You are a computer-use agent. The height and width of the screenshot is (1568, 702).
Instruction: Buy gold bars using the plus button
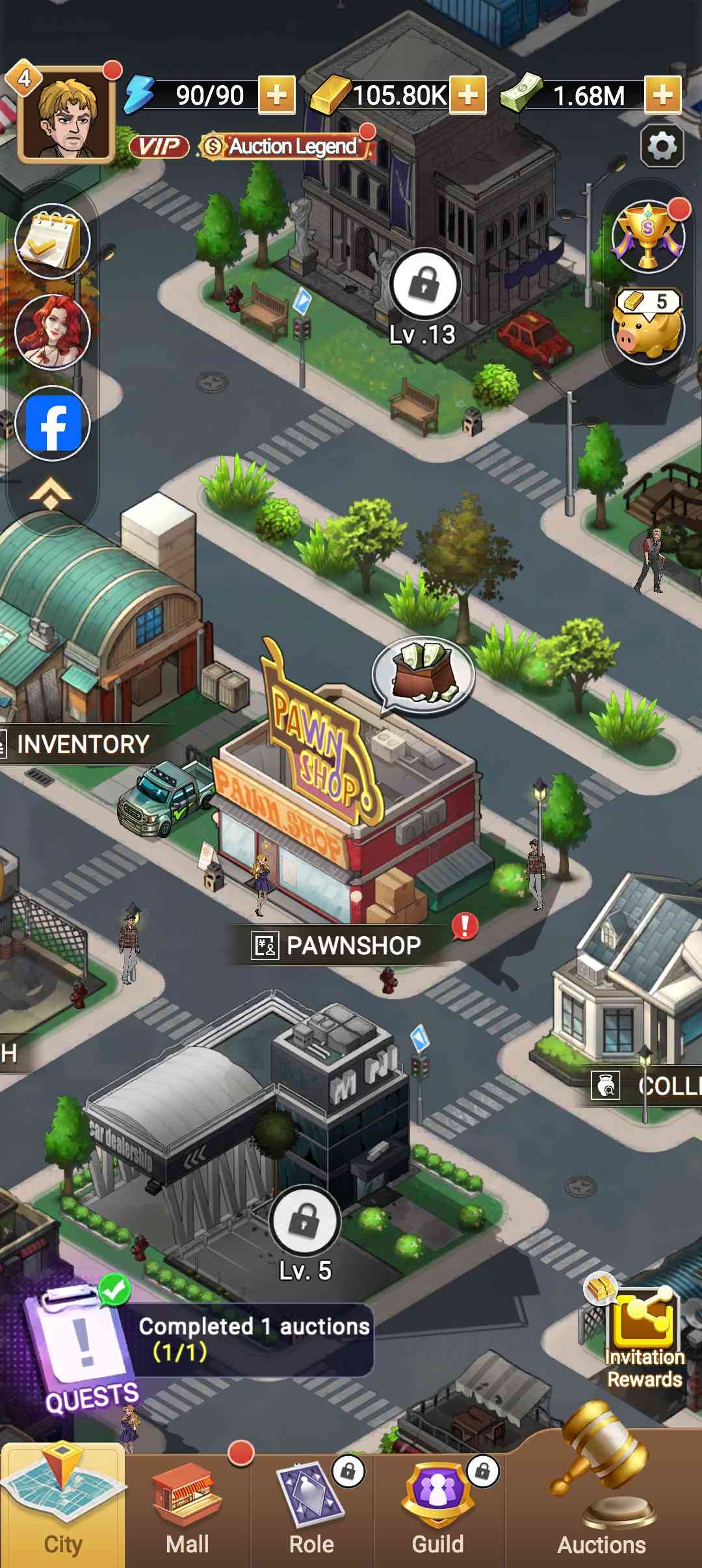468,95
